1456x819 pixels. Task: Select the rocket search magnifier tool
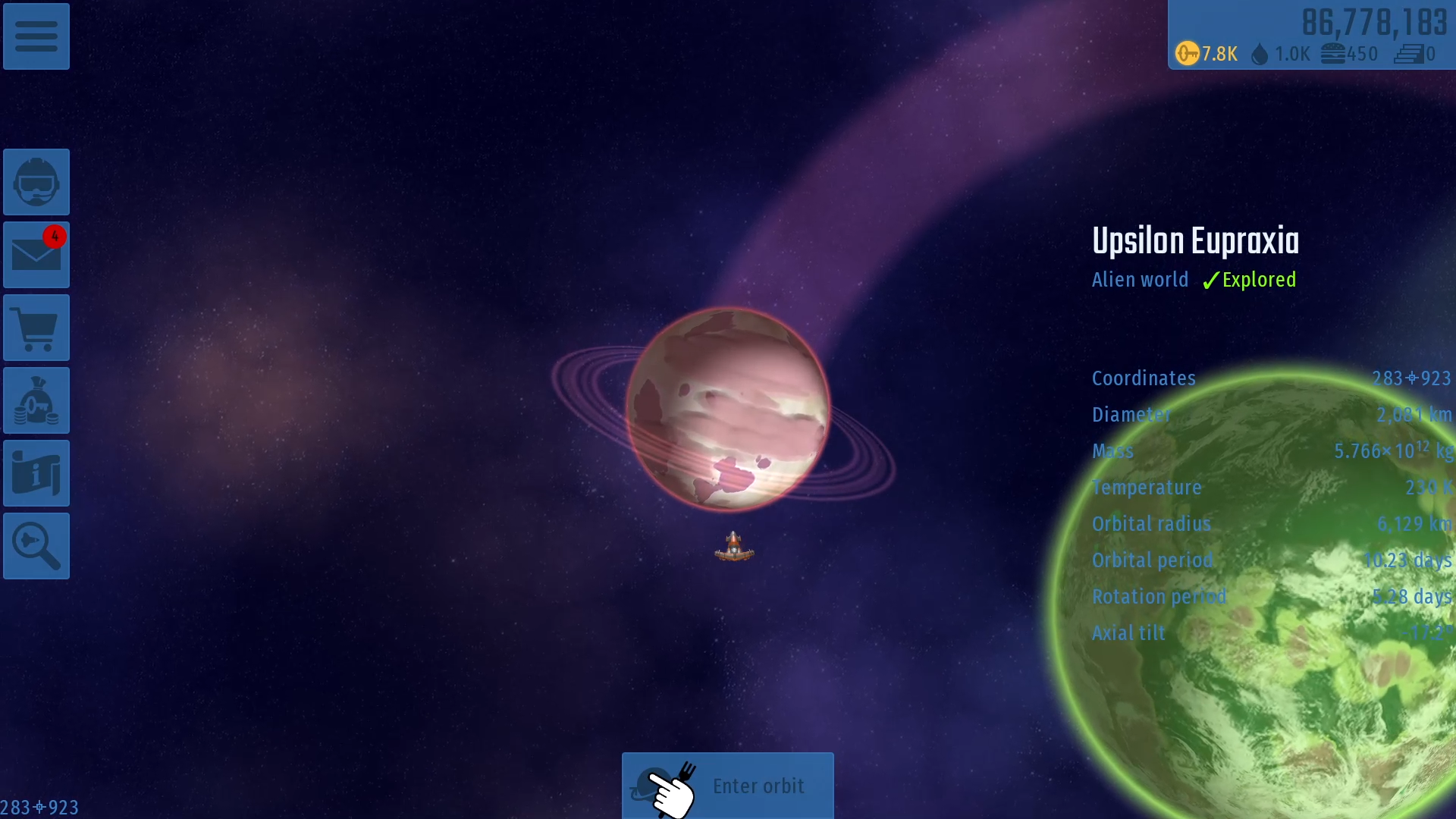point(36,545)
